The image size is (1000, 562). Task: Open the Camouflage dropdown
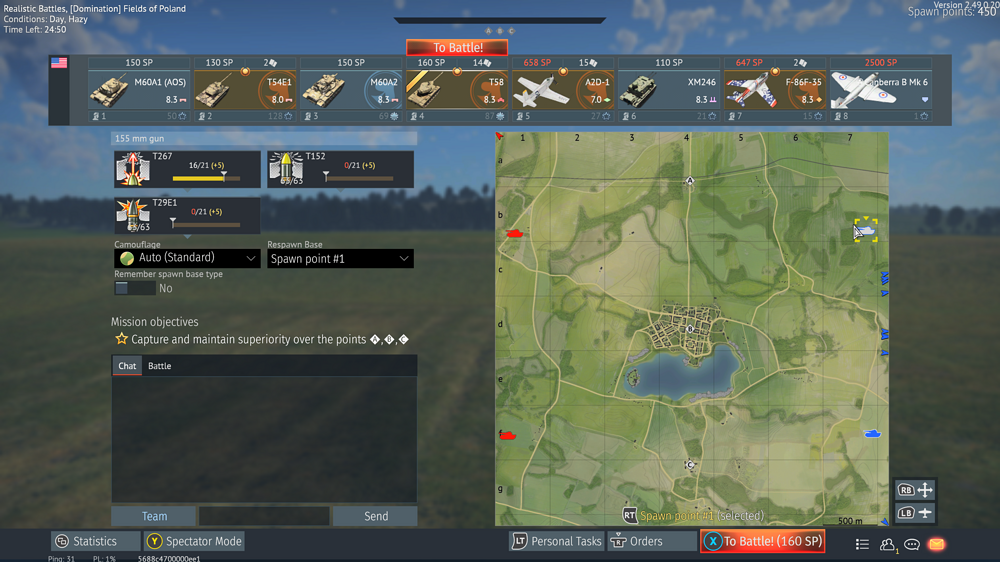[188, 258]
